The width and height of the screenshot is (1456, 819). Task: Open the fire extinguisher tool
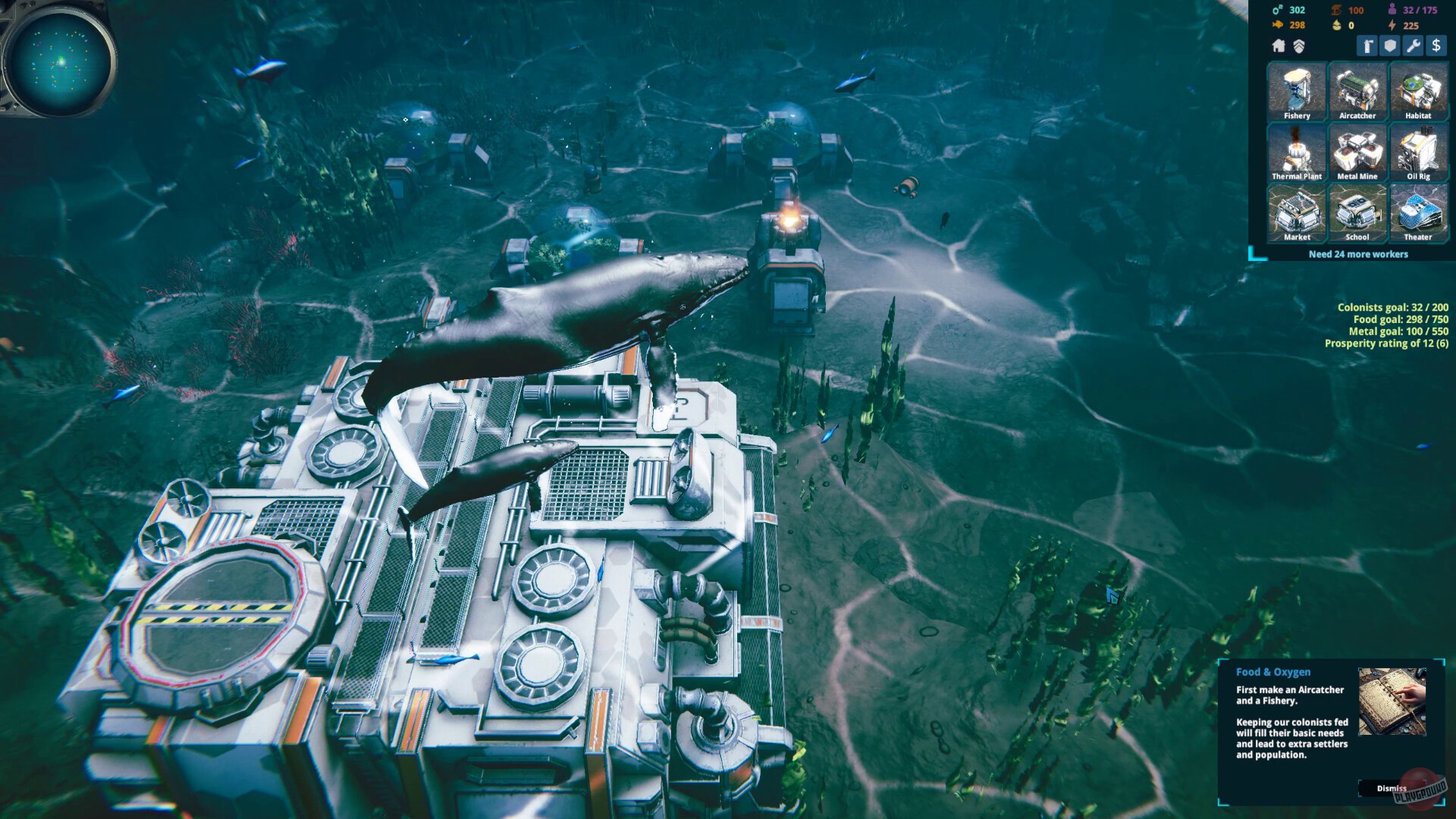click(x=1367, y=47)
